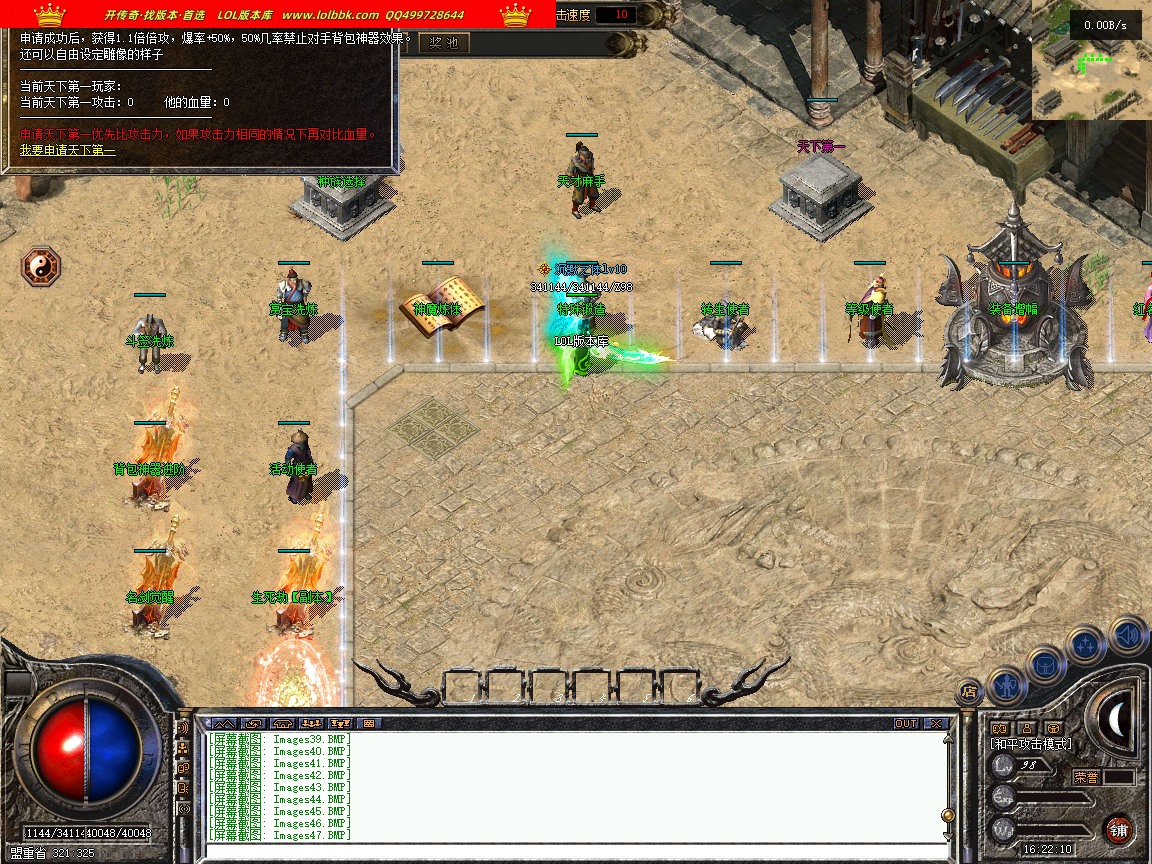Change the 和平攻击模式 attack mode
Screen dimensions: 1152x864
[1031, 744]
